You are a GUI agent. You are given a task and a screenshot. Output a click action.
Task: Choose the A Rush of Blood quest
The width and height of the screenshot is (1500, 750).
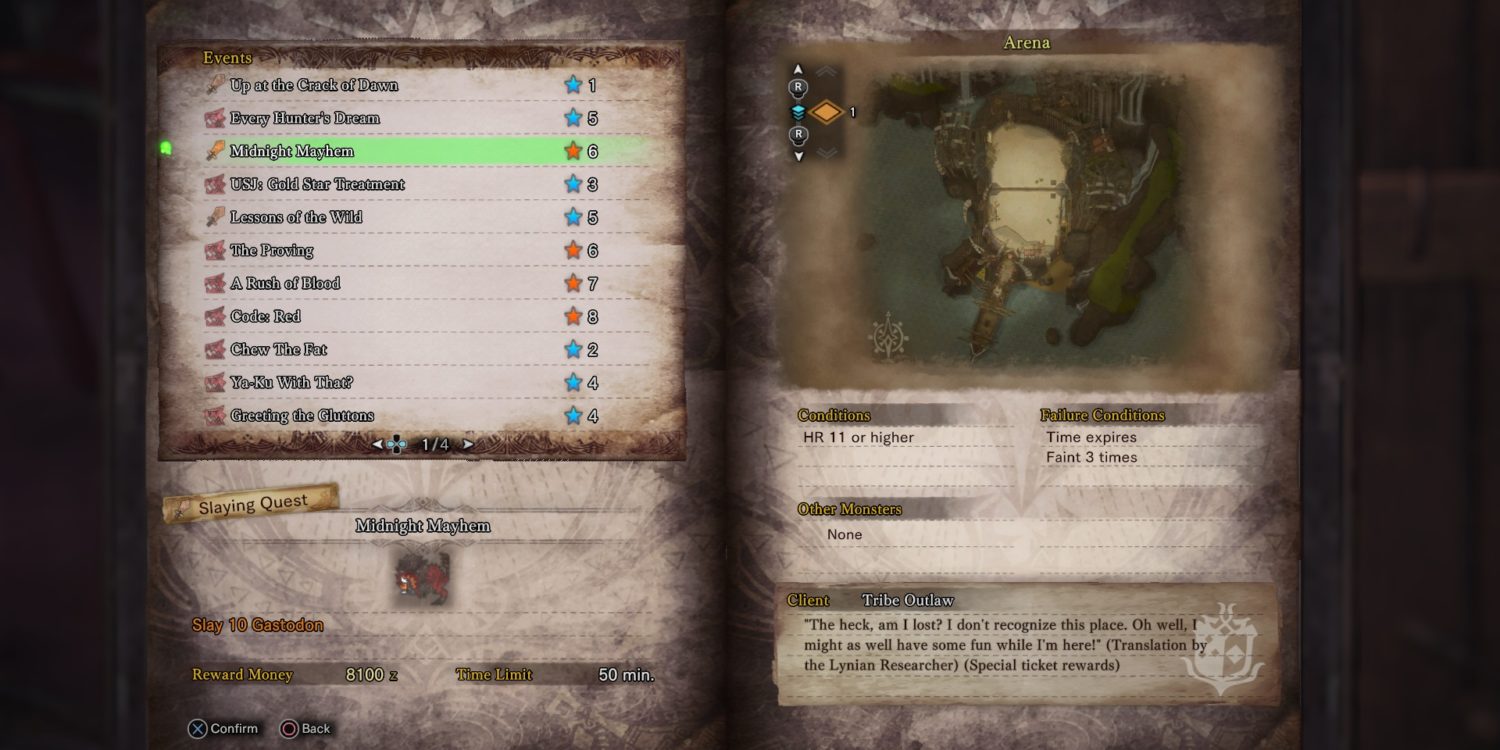point(285,284)
